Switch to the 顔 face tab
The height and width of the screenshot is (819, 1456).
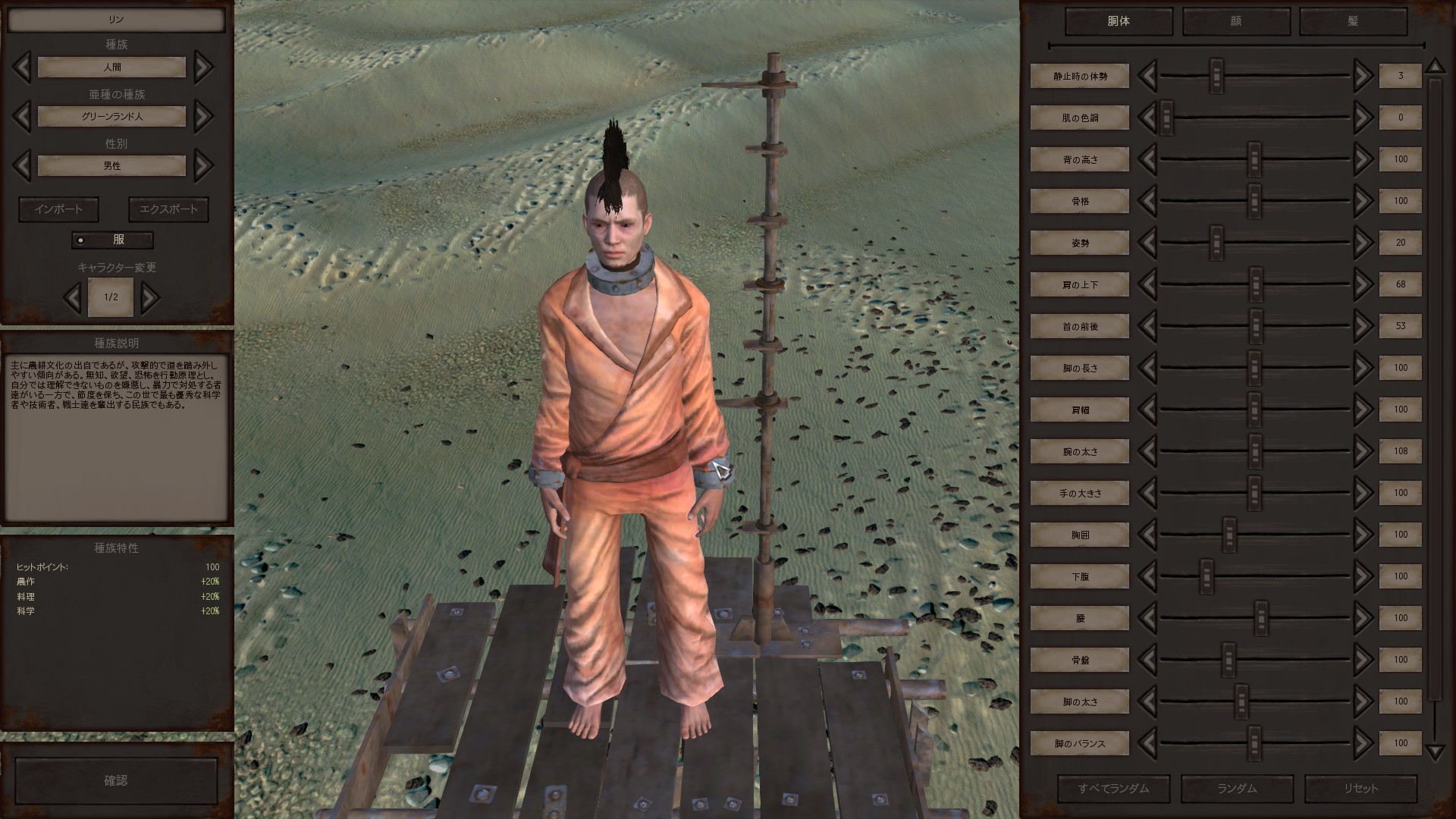[x=1235, y=21]
